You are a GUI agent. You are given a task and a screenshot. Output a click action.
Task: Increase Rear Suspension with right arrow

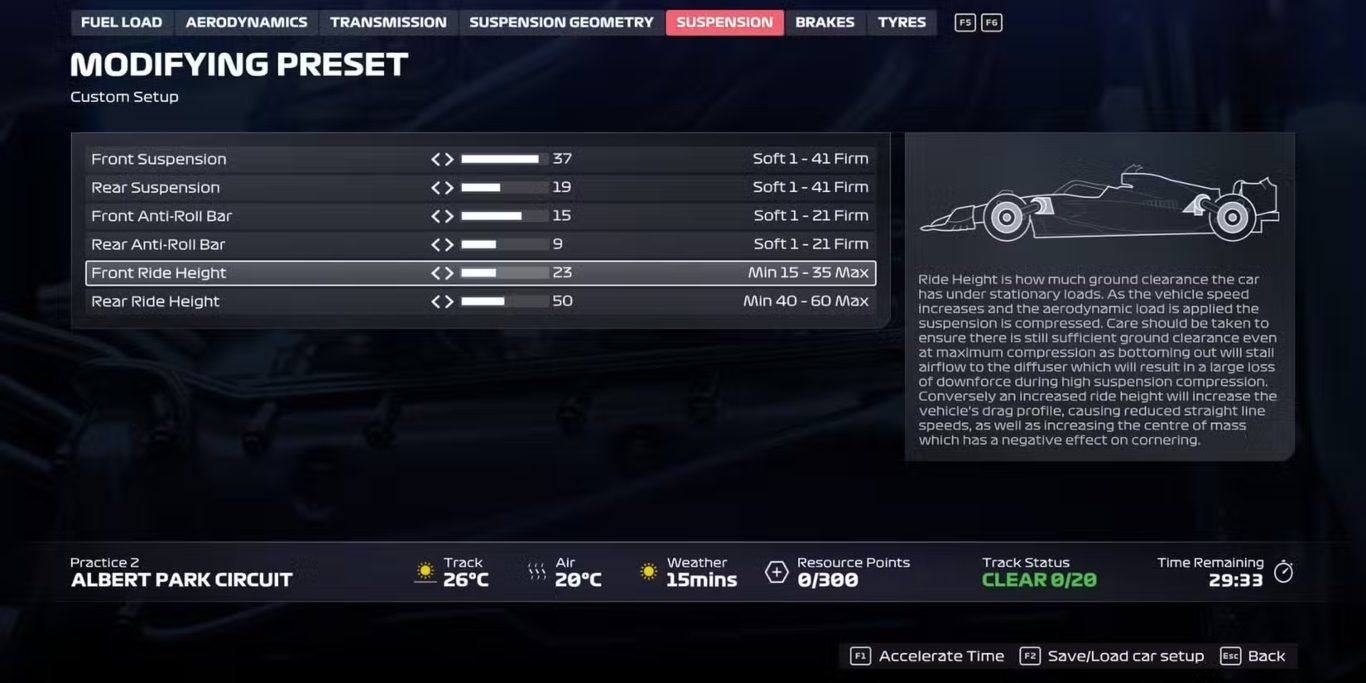click(x=449, y=187)
